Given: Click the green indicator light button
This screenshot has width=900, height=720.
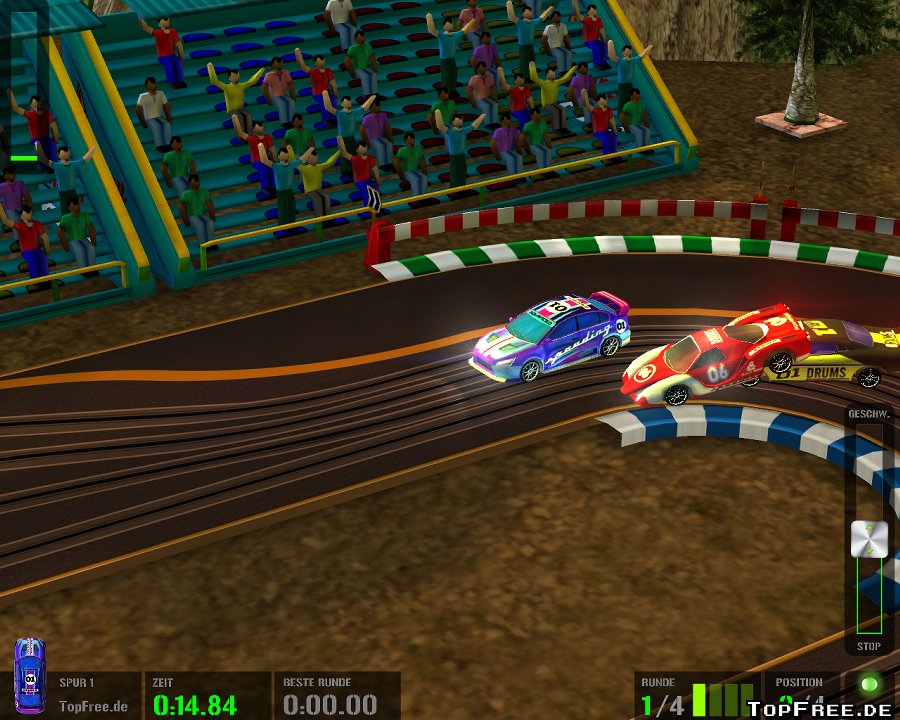Looking at the screenshot, I should click(868, 687).
